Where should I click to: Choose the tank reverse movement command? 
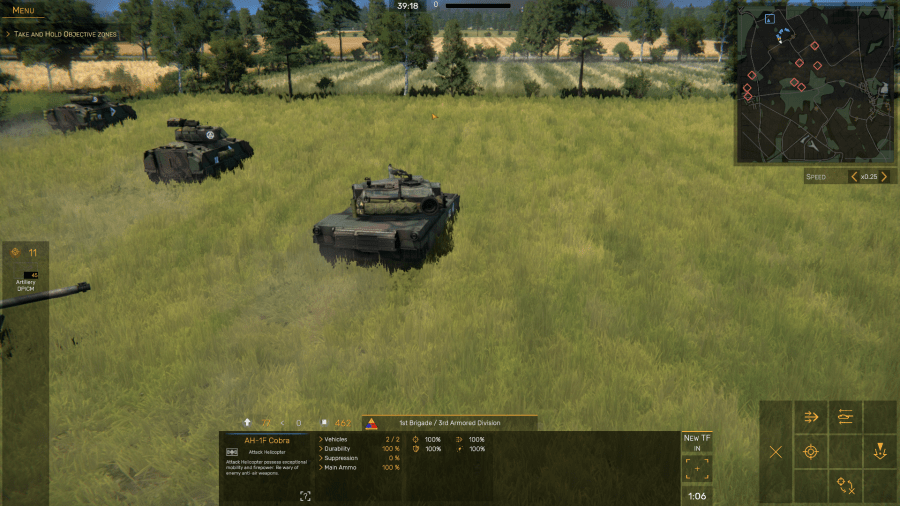(846, 418)
